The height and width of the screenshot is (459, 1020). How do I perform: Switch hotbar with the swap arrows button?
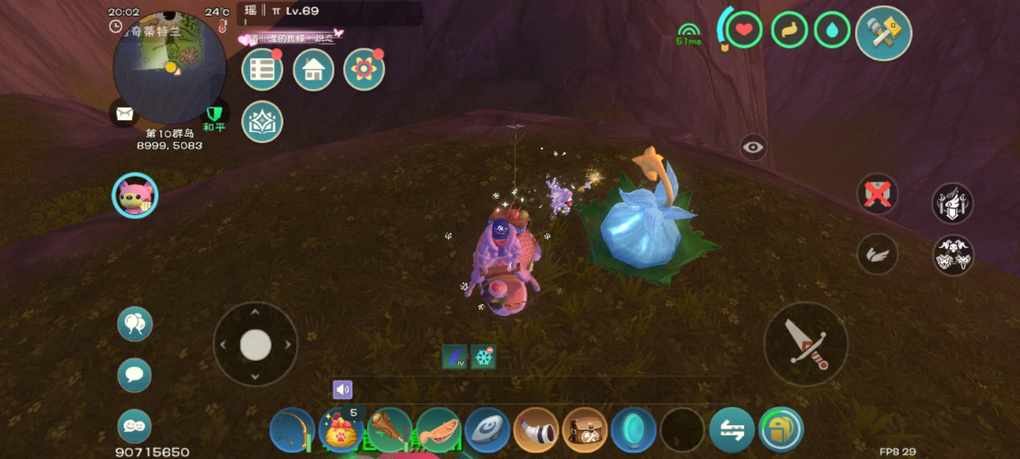pos(732,431)
